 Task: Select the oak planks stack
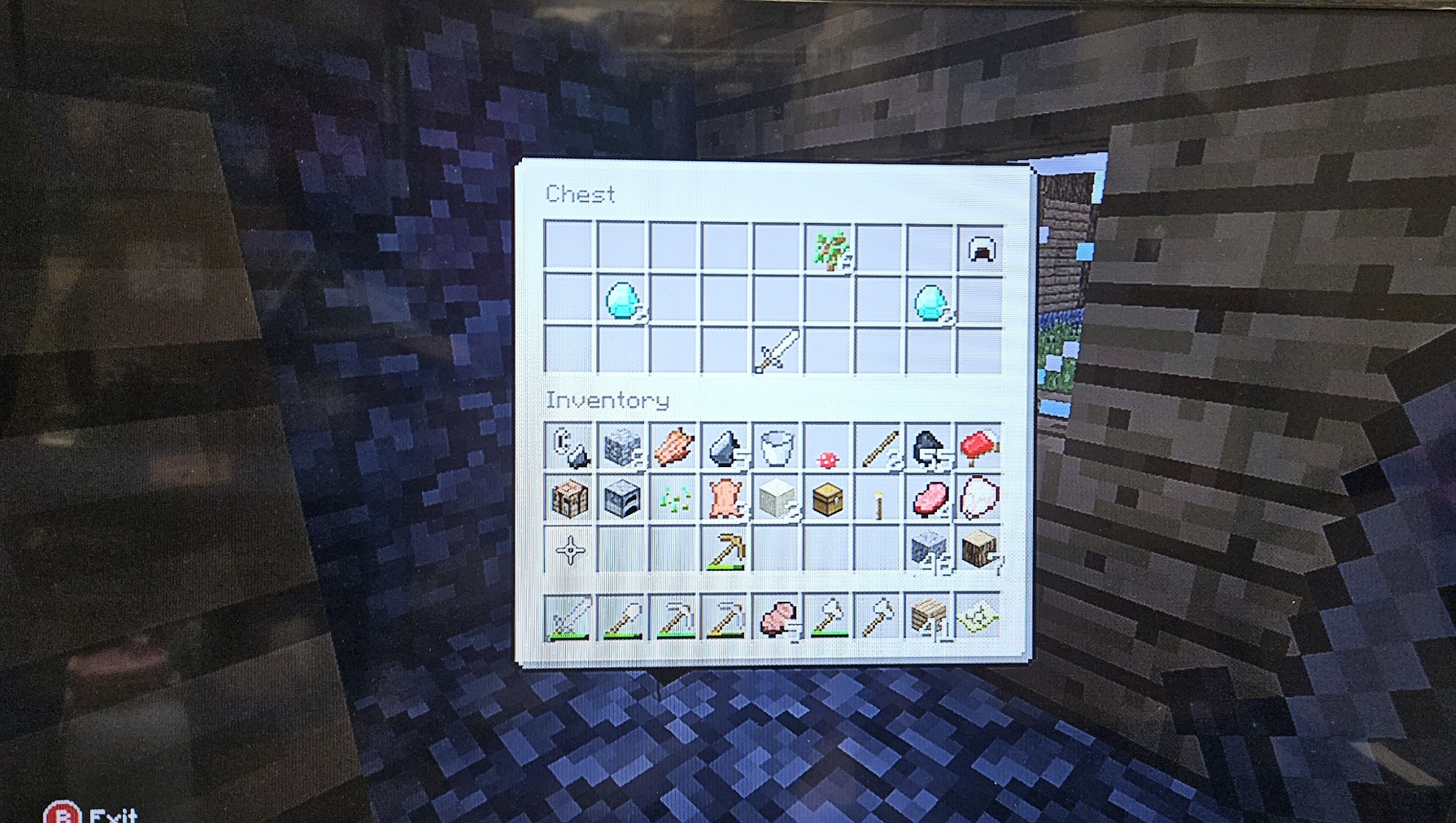[930, 619]
